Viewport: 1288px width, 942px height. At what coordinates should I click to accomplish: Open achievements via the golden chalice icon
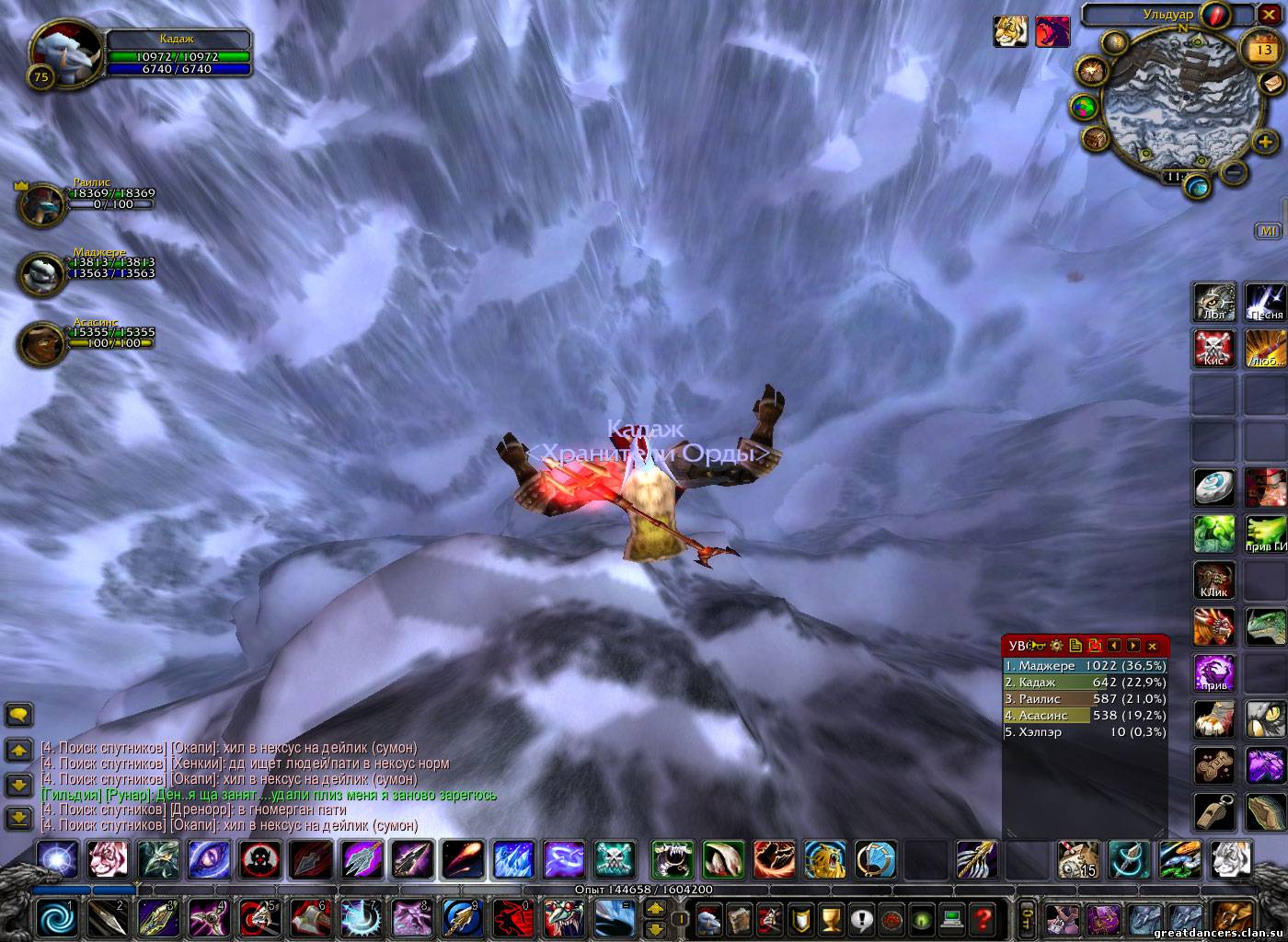[831, 918]
